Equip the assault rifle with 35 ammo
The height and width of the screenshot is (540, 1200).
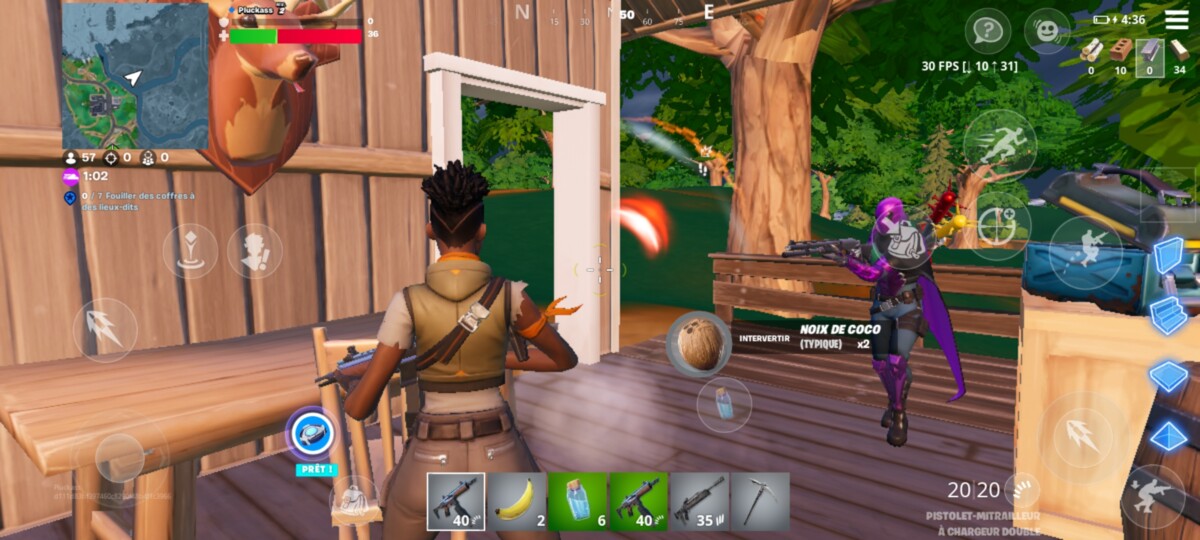pyautogui.click(x=699, y=501)
